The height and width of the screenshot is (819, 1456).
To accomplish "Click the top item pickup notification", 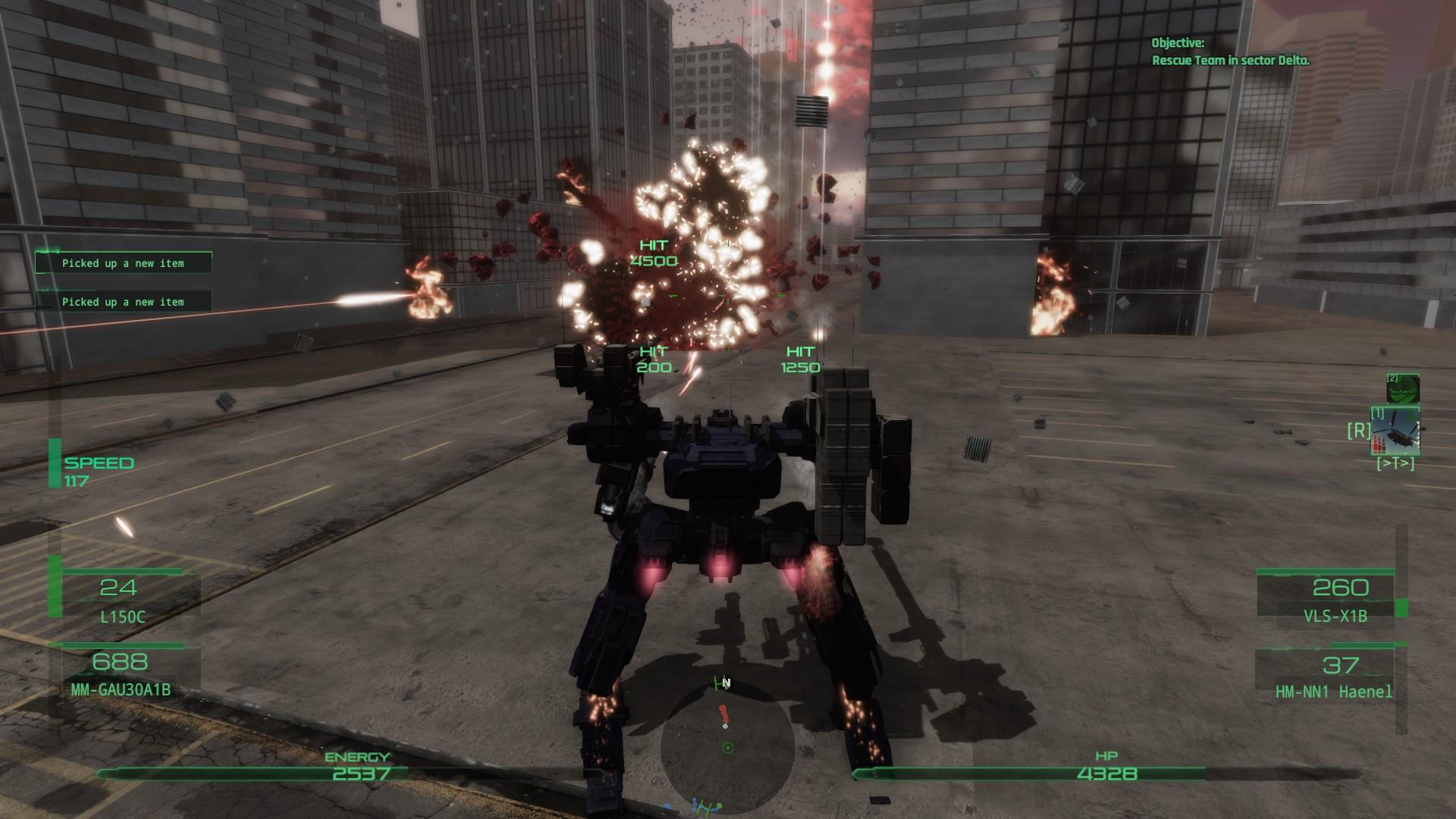I will (x=124, y=263).
